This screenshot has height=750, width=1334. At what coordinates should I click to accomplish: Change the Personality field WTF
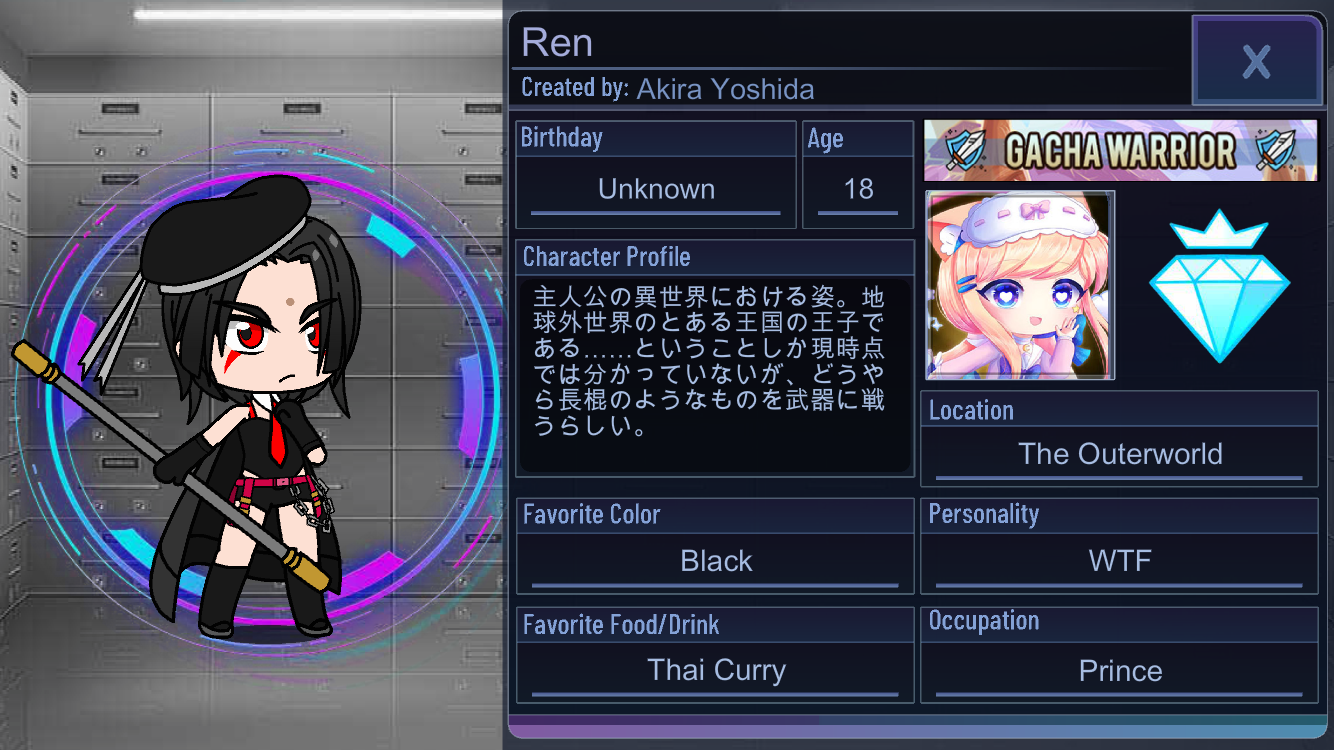[1120, 561]
